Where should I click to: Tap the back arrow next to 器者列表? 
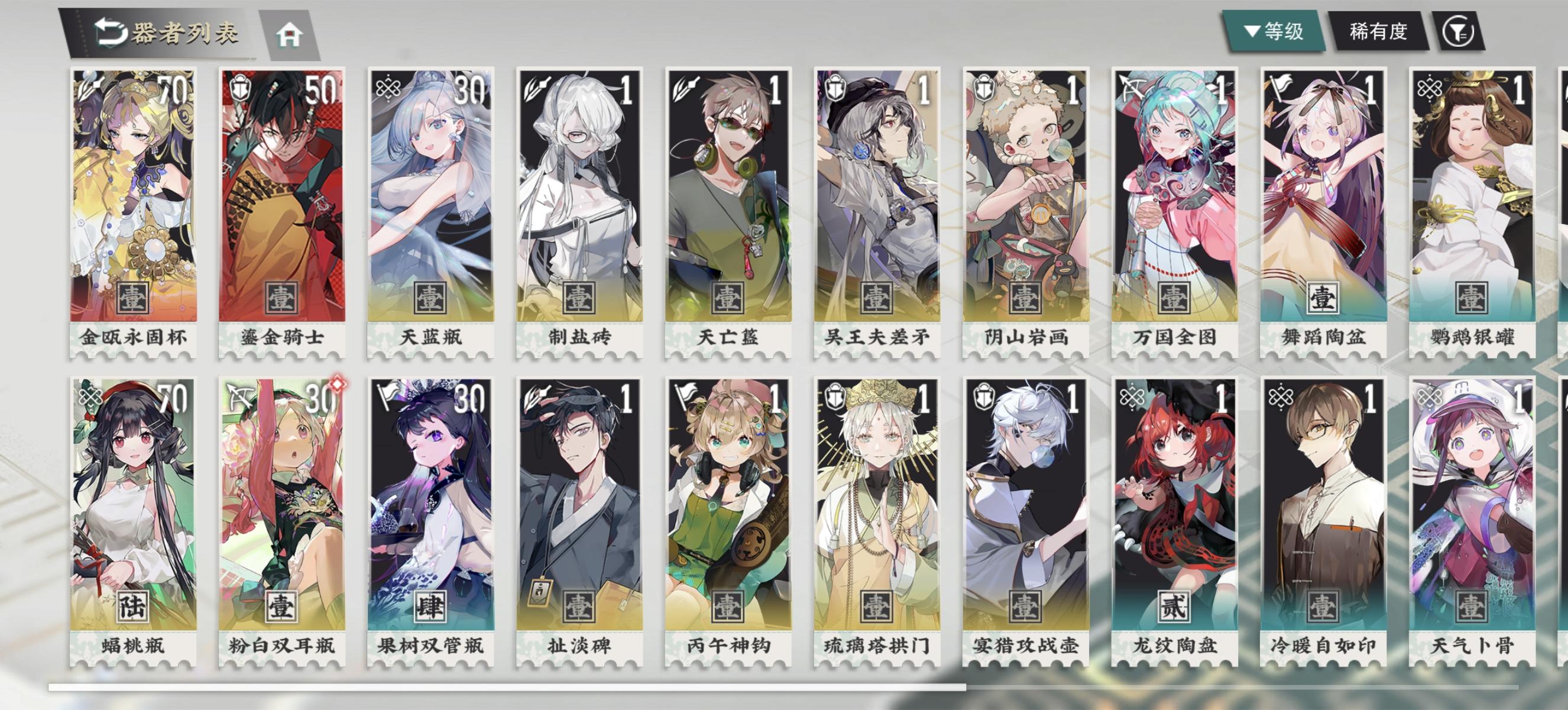click(x=111, y=34)
